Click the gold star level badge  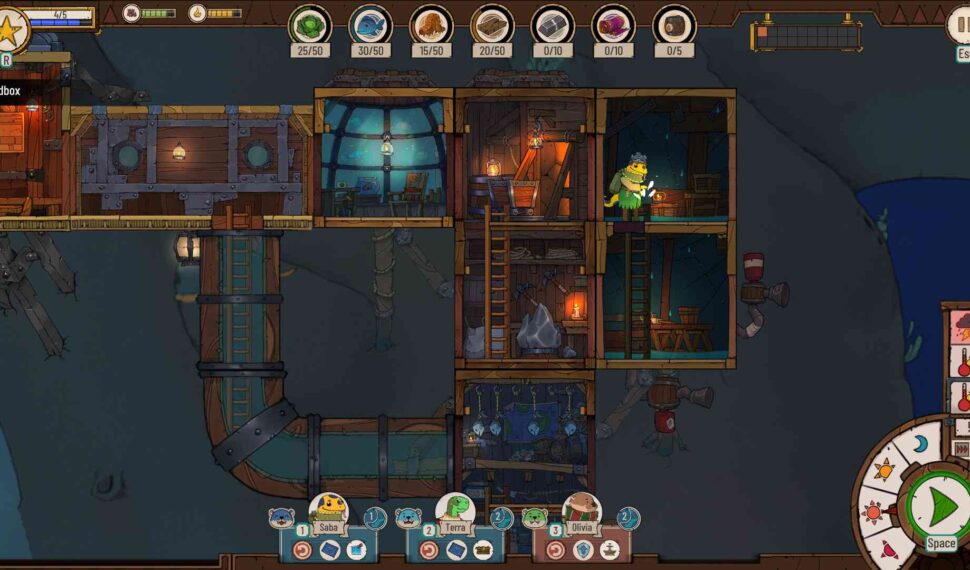click(x=11, y=30)
